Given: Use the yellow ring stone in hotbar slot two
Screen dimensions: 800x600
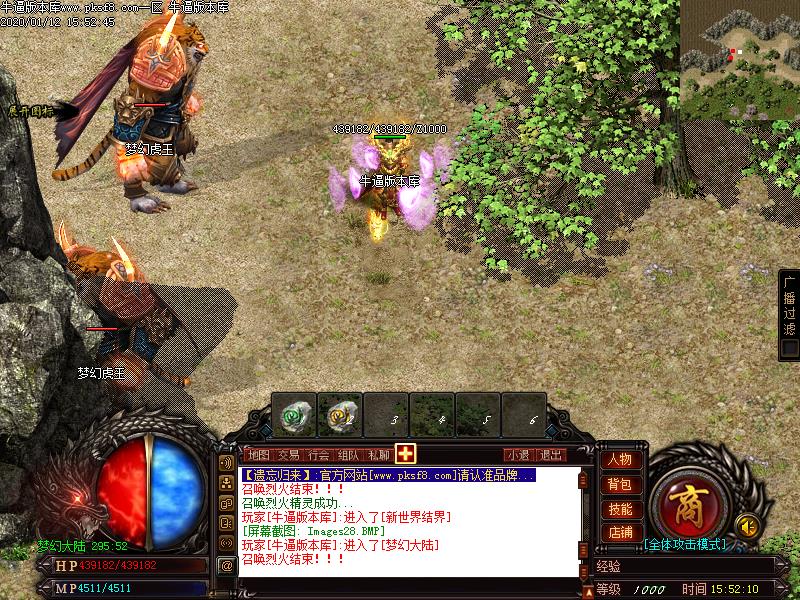Looking at the screenshot, I should coord(339,413).
